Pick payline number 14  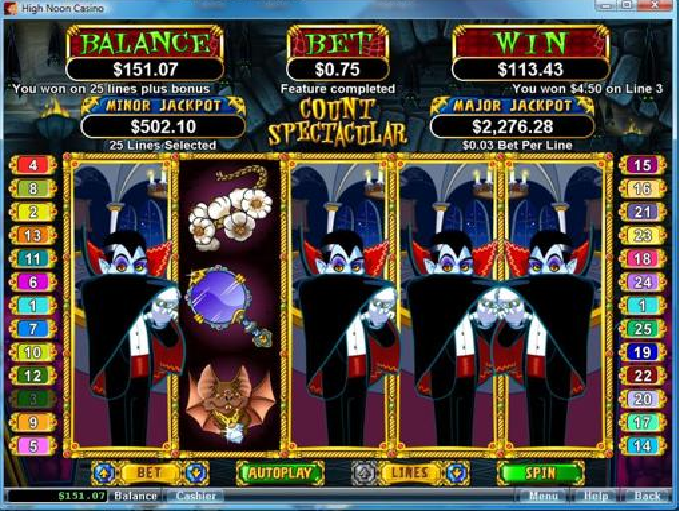point(642,446)
